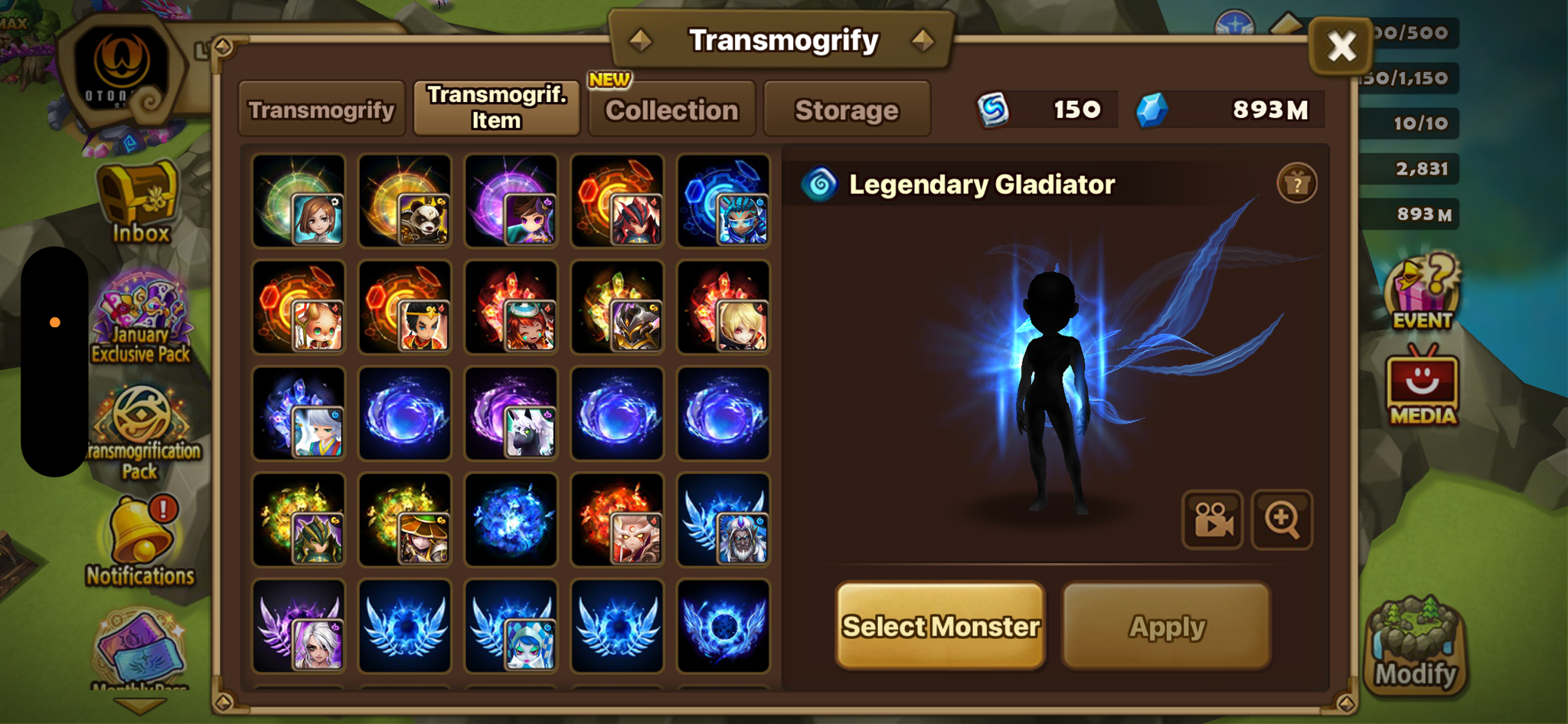This screenshot has width=1568, height=724.
Task: Switch to the Transmogrify tab
Action: tap(322, 110)
